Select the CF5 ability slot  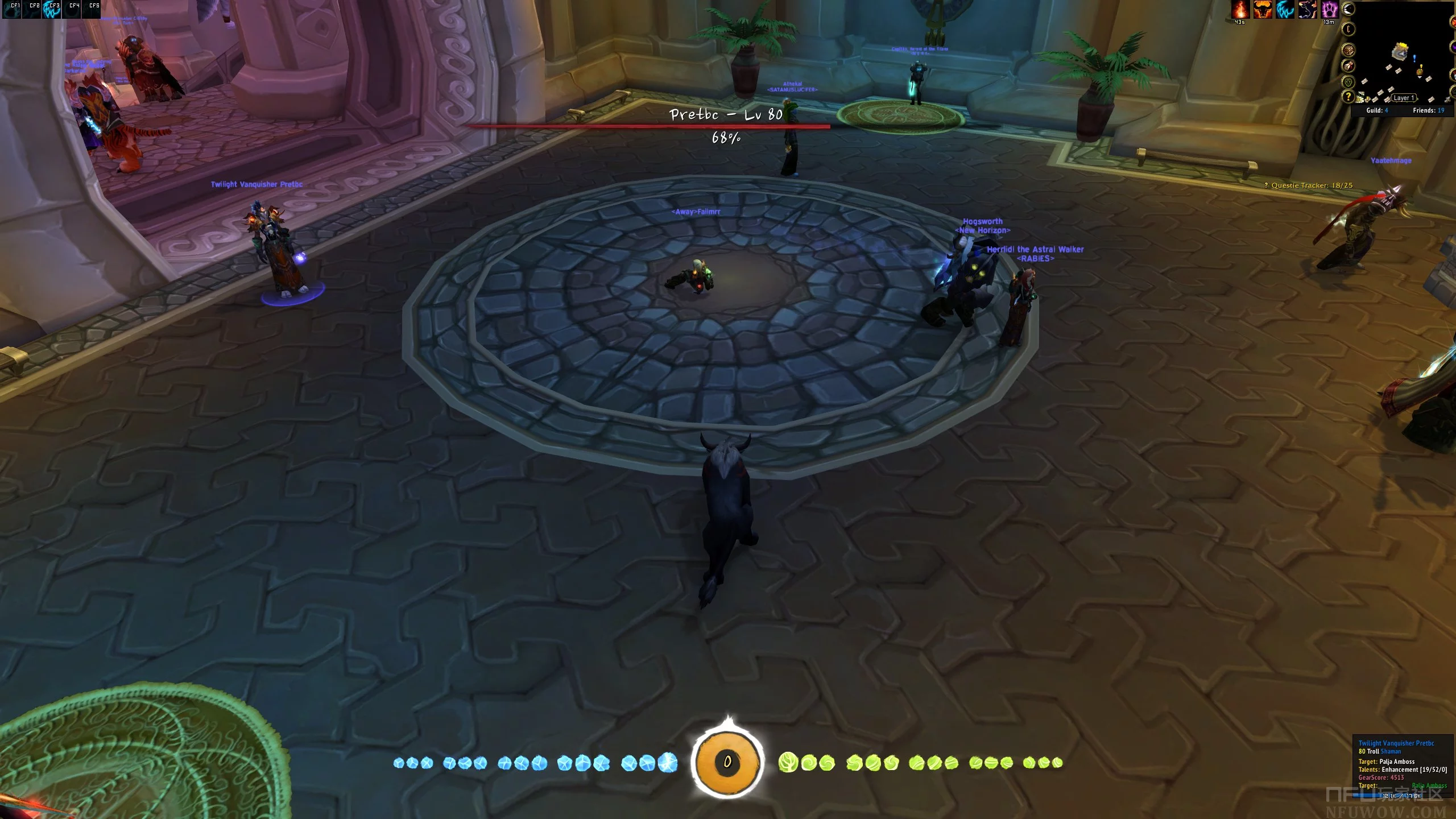click(92, 10)
